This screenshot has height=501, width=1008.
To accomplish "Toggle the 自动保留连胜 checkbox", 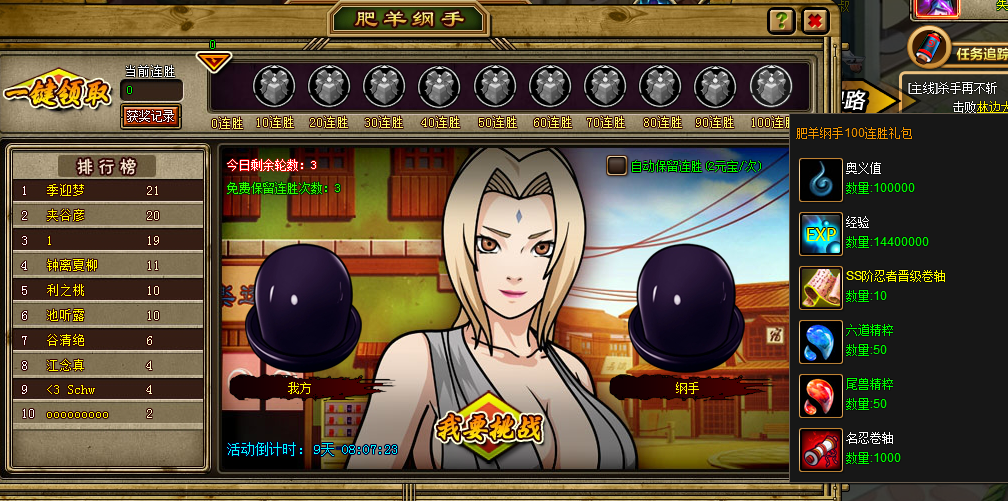I will (x=617, y=166).
